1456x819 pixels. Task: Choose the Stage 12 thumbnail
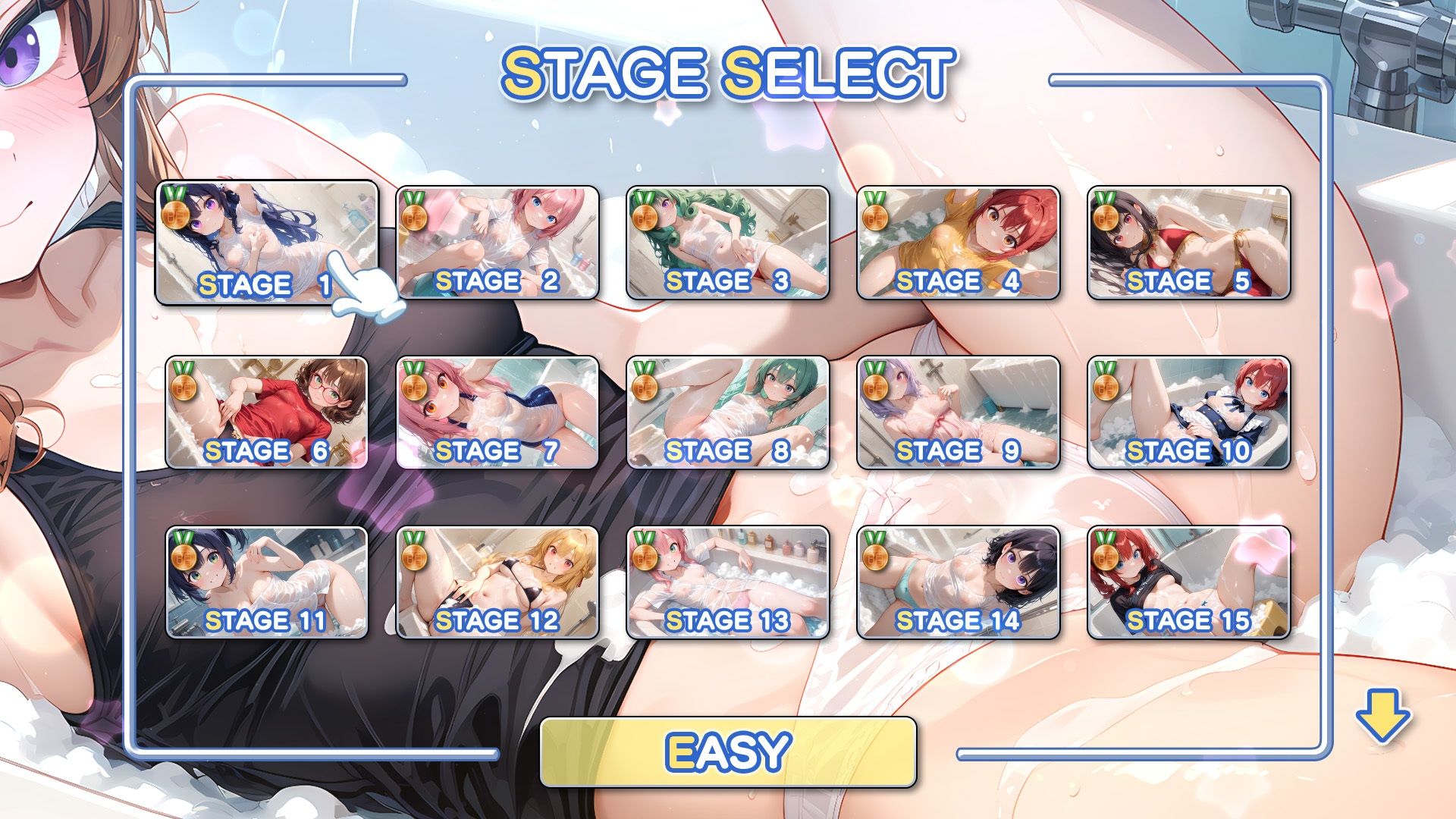497,582
